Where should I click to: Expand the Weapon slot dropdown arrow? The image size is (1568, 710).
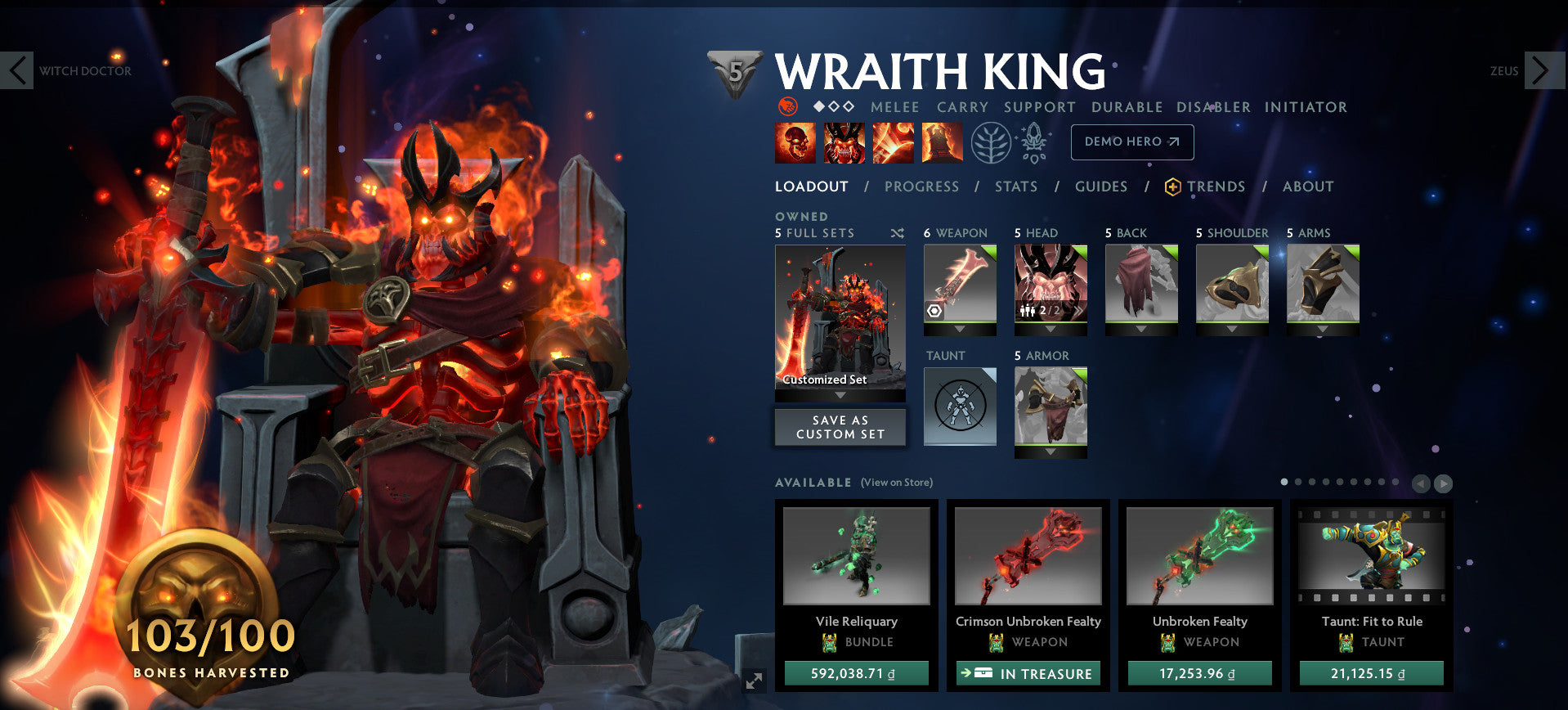(x=960, y=330)
